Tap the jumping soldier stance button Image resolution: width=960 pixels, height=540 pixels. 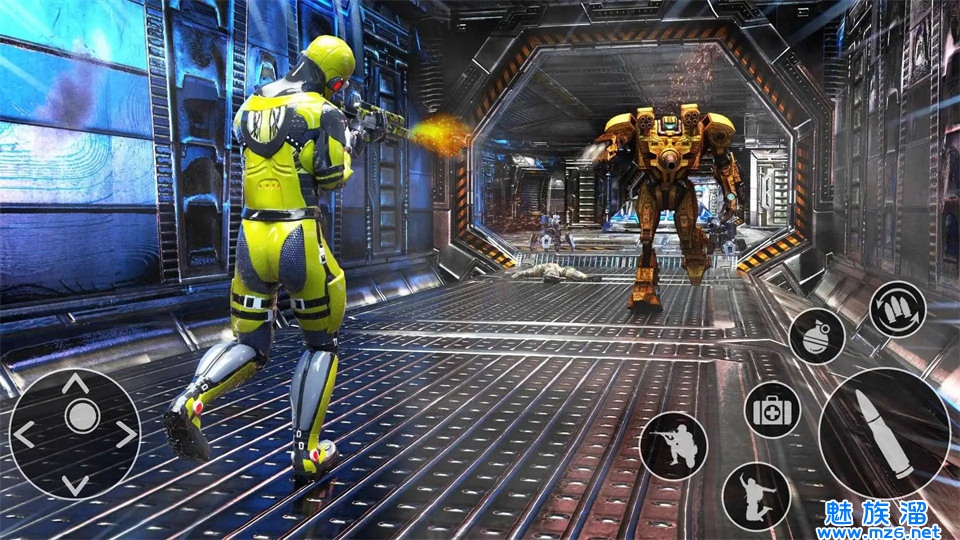[x=756, y=496]
